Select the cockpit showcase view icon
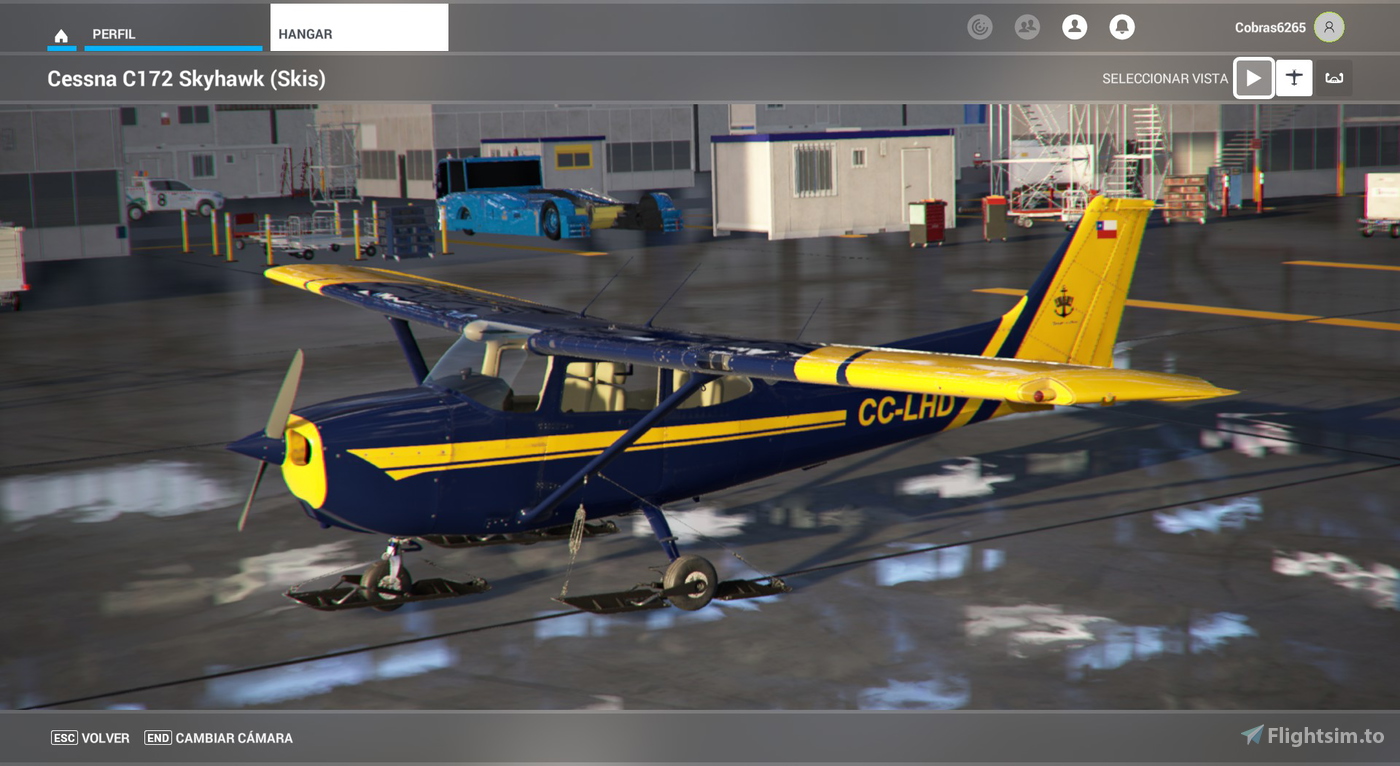This screenshot has height=766, width=1400. pyautogui.click(x=1336, y=77)
